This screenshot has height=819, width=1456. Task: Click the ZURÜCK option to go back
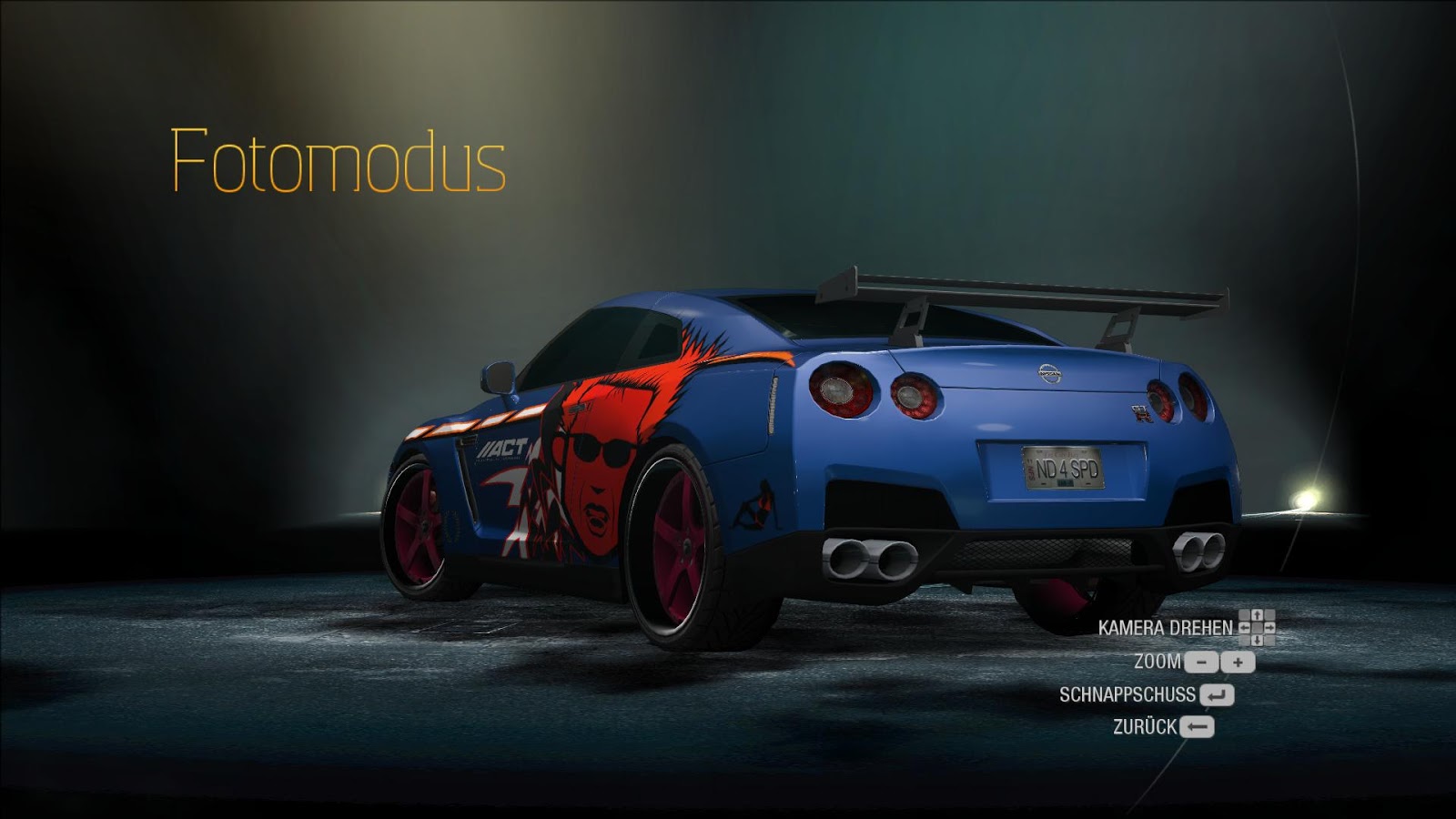pyautogui.click(x=1145, y=727)
